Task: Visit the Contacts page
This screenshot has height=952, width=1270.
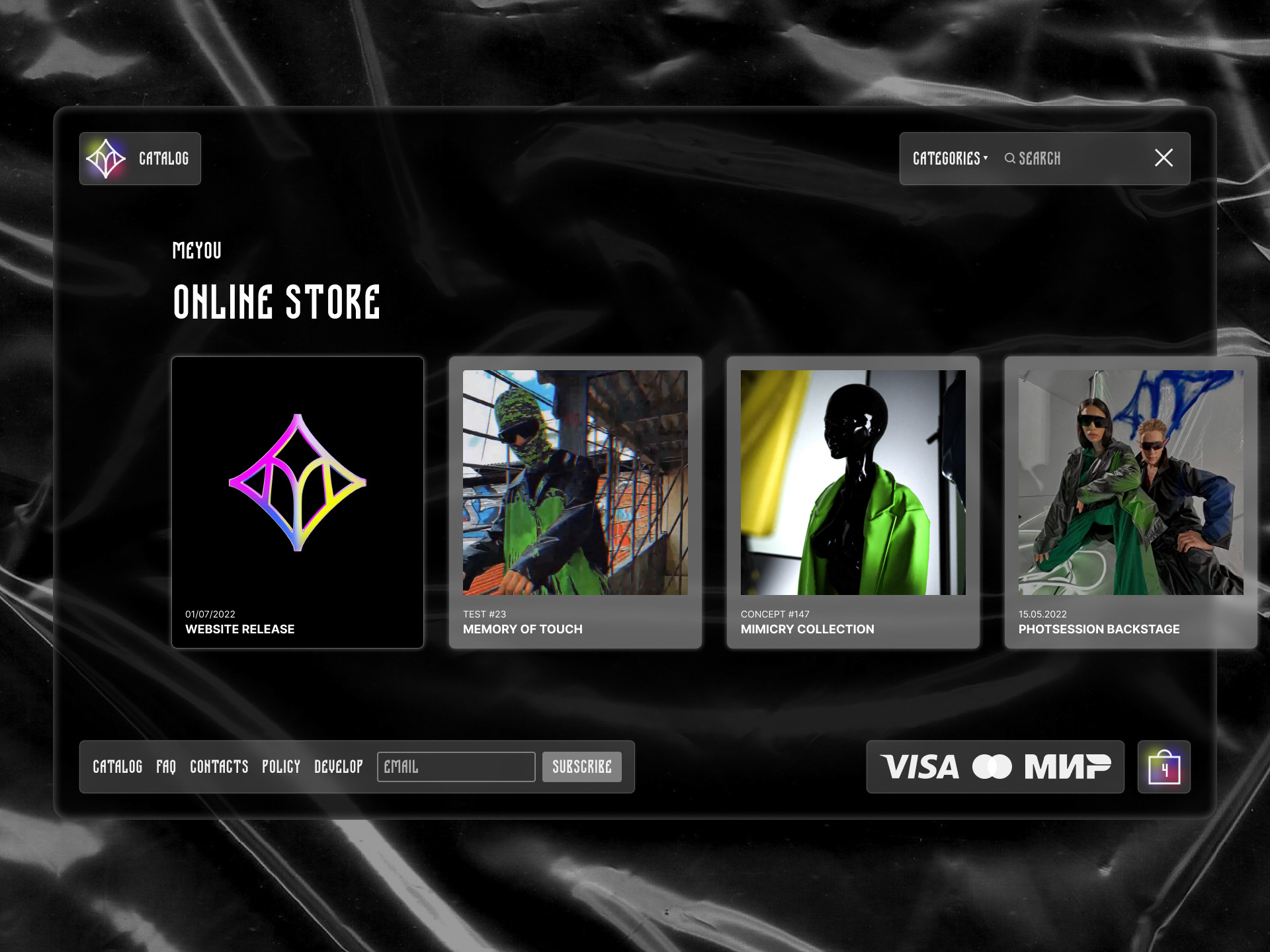Action: pos(219,767)
